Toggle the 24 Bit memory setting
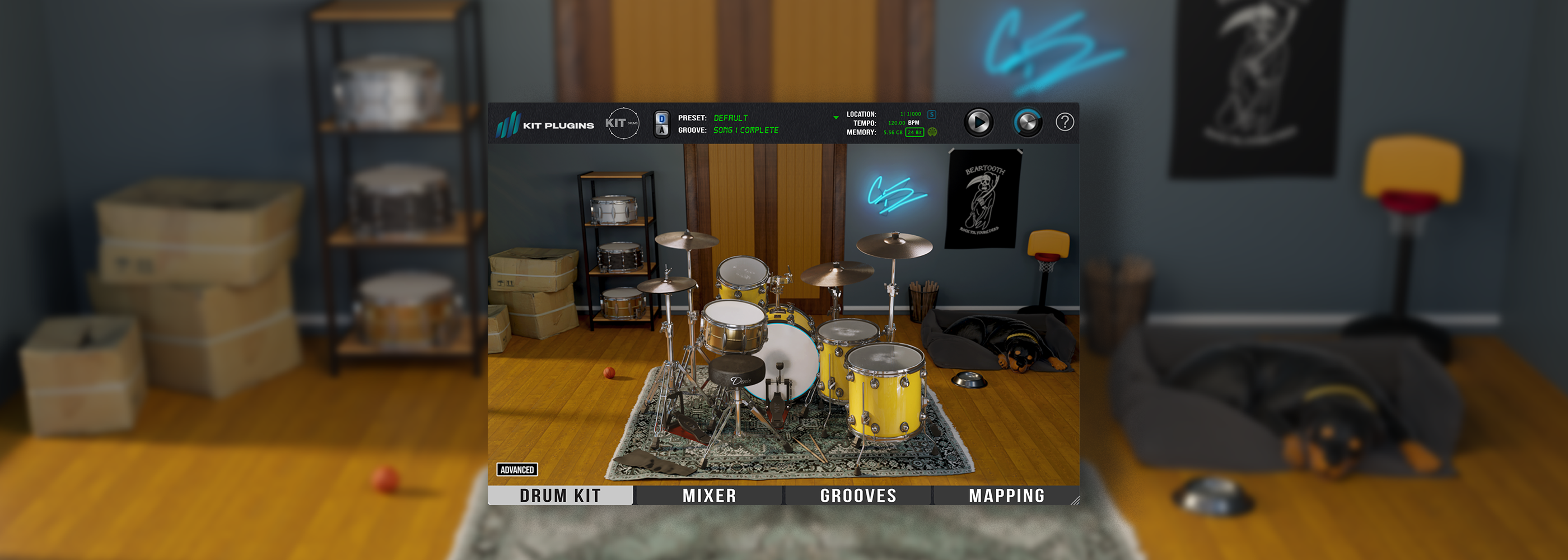The image size is (1568, 560). (x=914, y=132)
